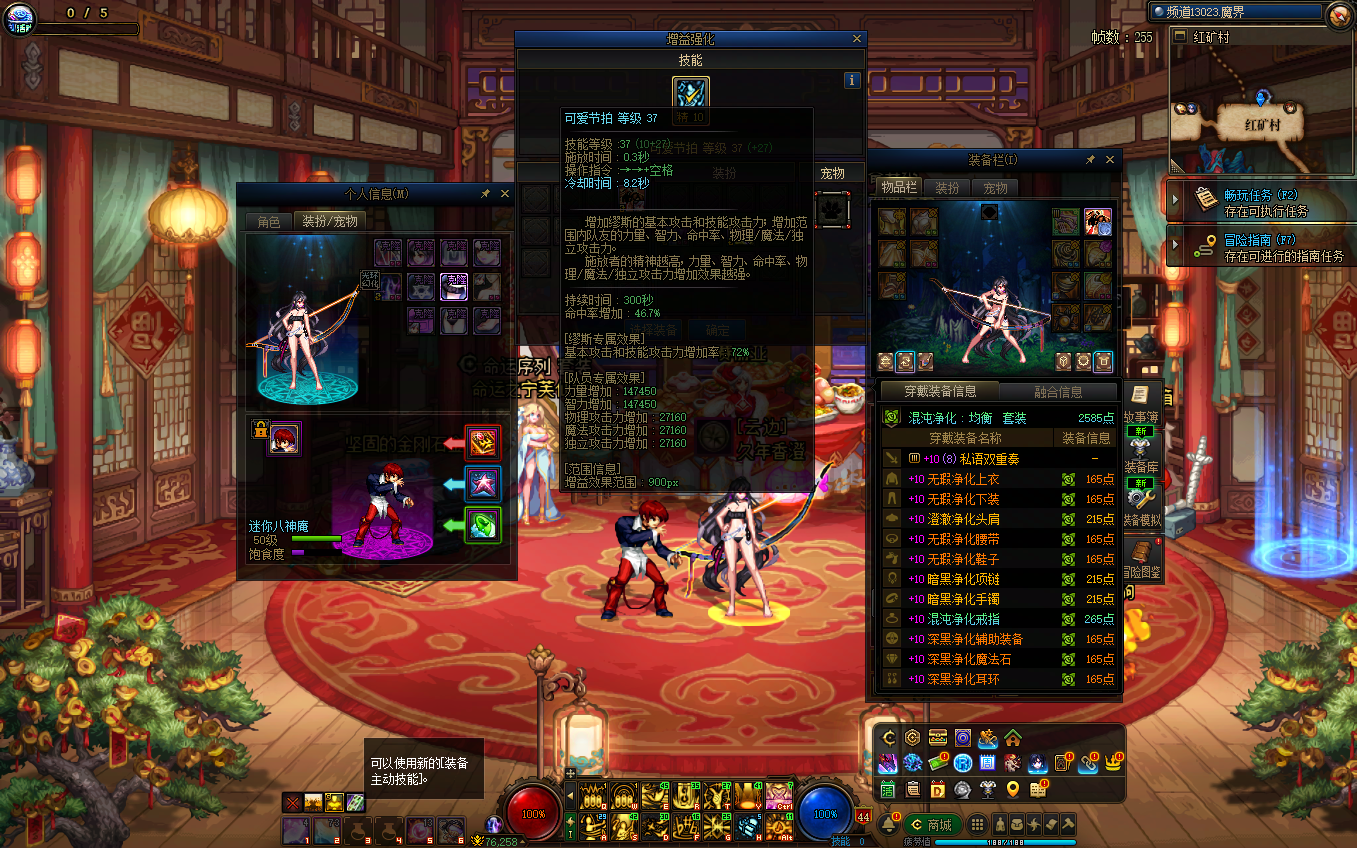The image size is (1357, 848).
Task: Click the red pet equipment slot
Action: click(483, 442)
